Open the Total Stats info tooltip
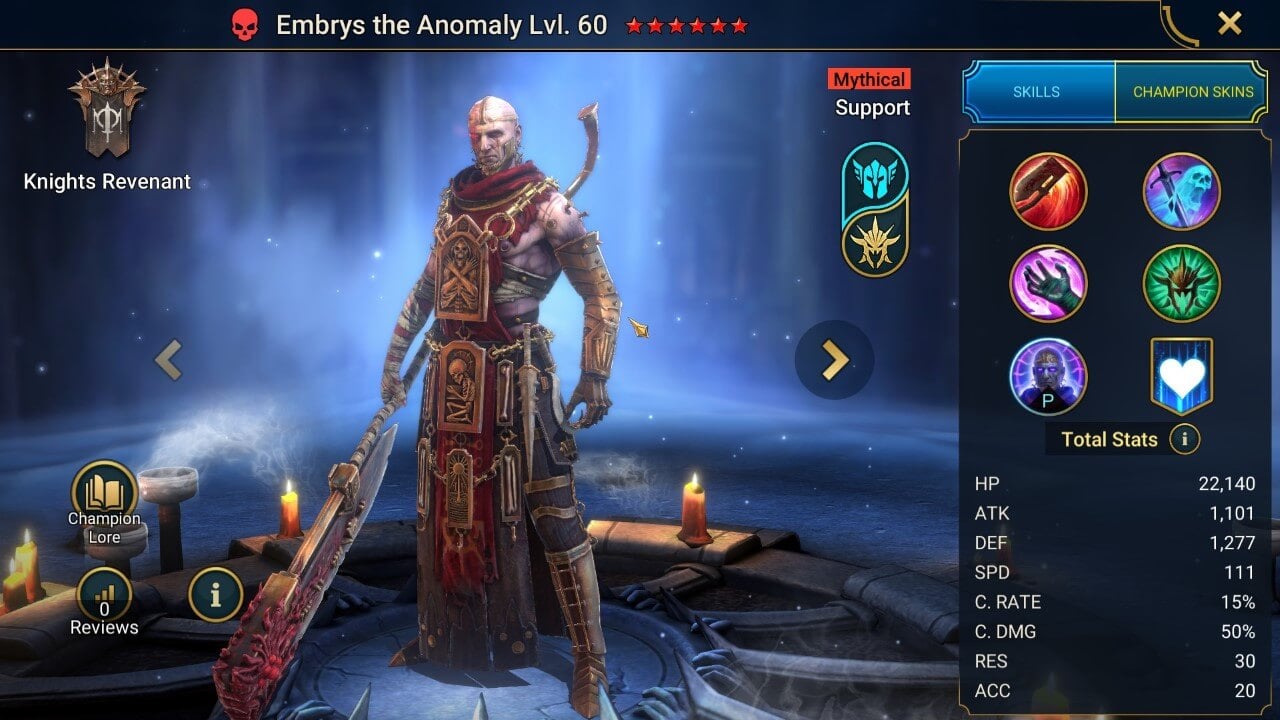Image resolution: width=1280 pixels, height=720 pixels. click(x=1187, y=439)
